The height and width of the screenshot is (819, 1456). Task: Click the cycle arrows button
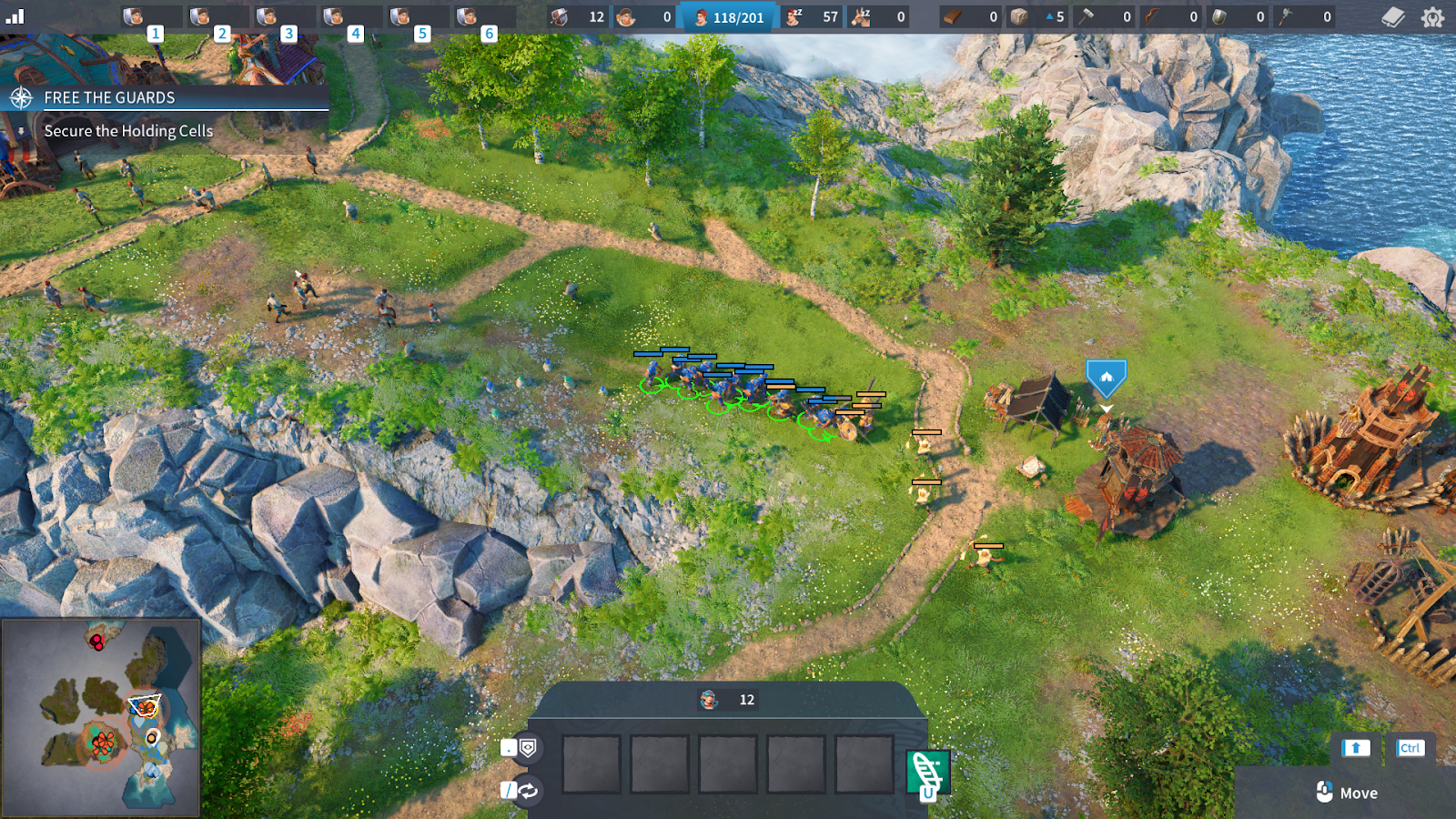point(528,790)
